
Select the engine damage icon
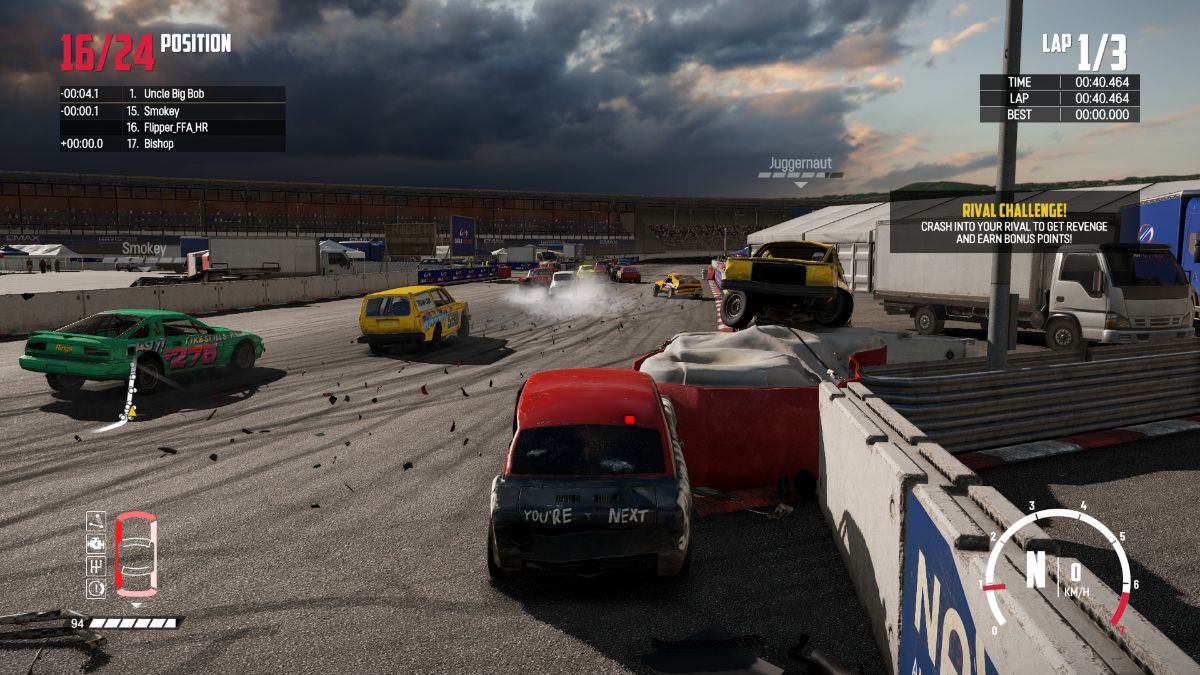(x=96, y=543)
